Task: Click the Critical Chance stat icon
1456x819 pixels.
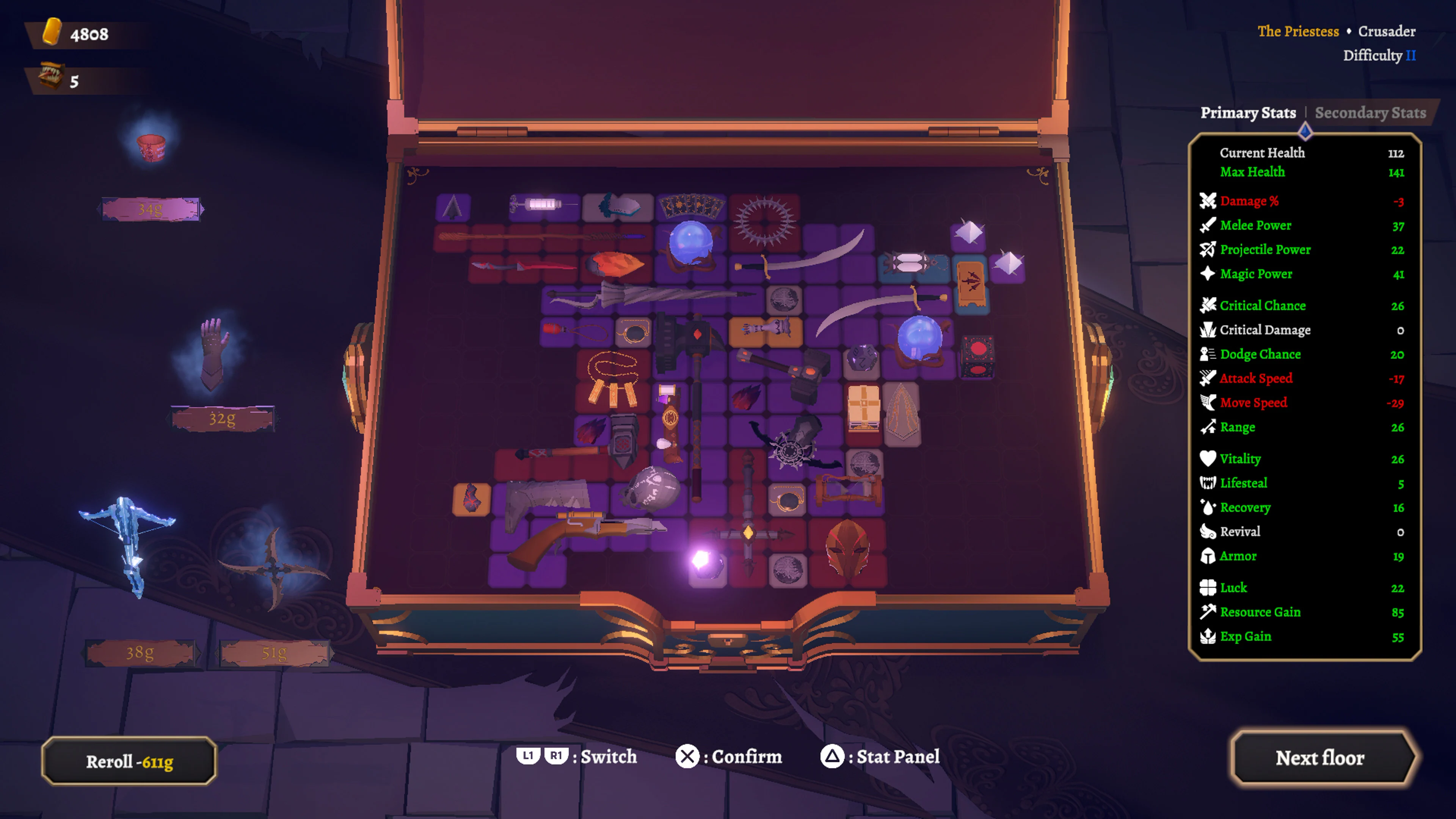Action: click(x=1207, y=306)
